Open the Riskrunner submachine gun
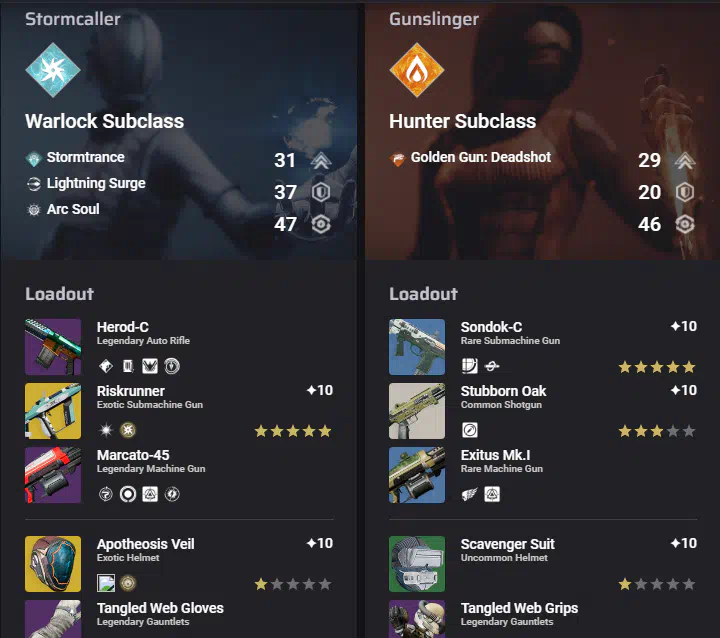 [53, 411]
